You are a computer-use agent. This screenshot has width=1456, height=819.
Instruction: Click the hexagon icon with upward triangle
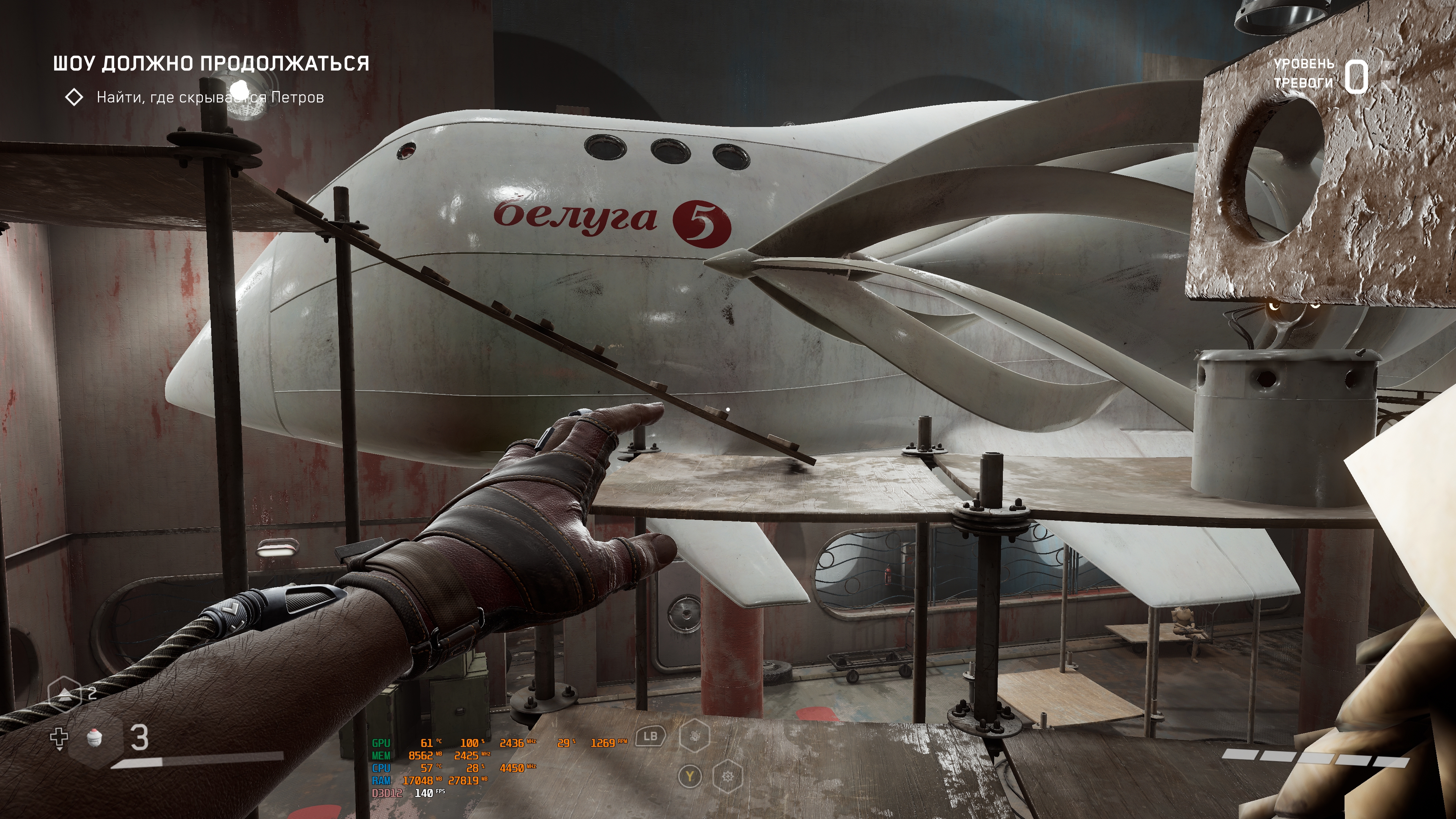(65, 693)
